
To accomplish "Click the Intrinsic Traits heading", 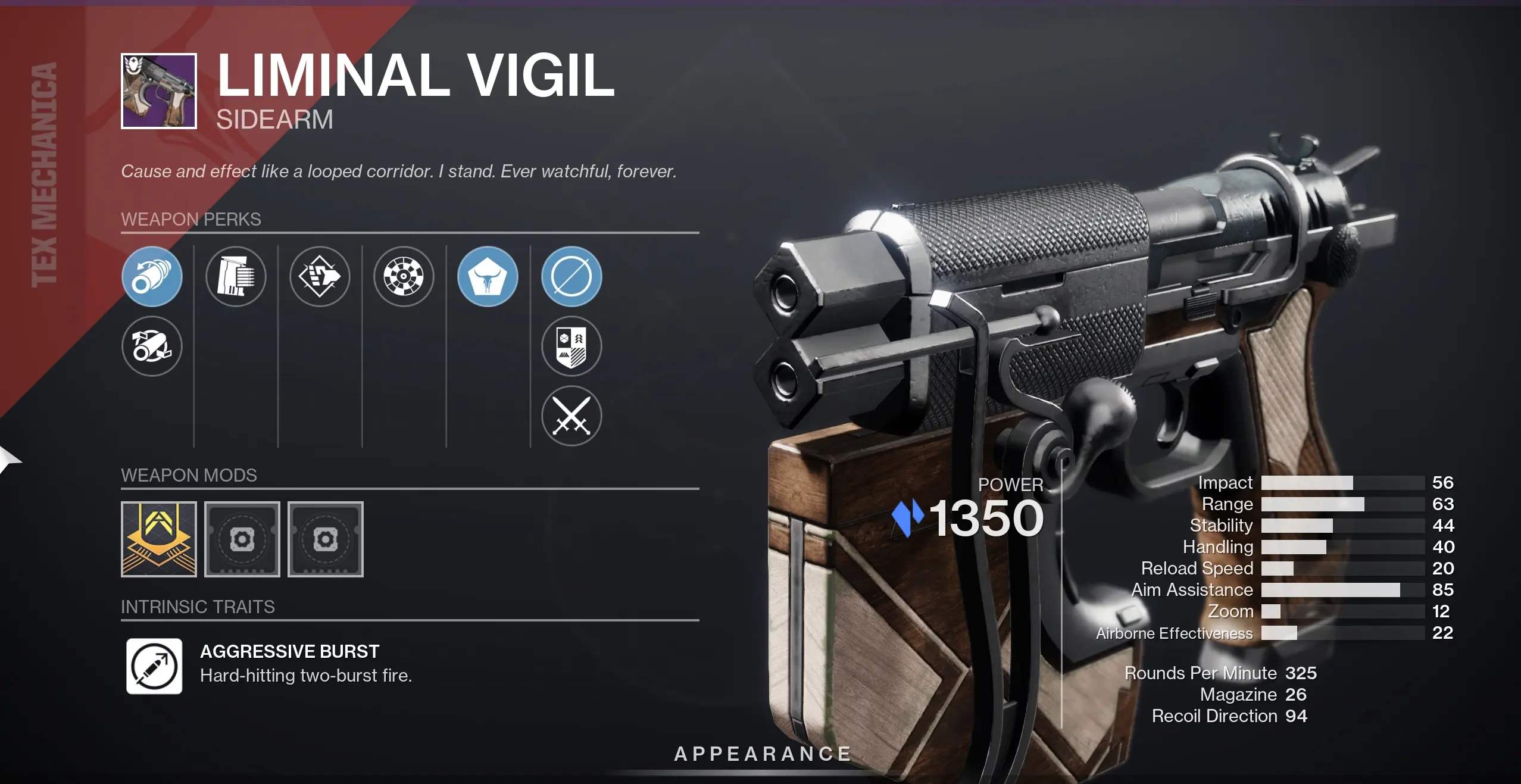I will [x=199, y=608].
